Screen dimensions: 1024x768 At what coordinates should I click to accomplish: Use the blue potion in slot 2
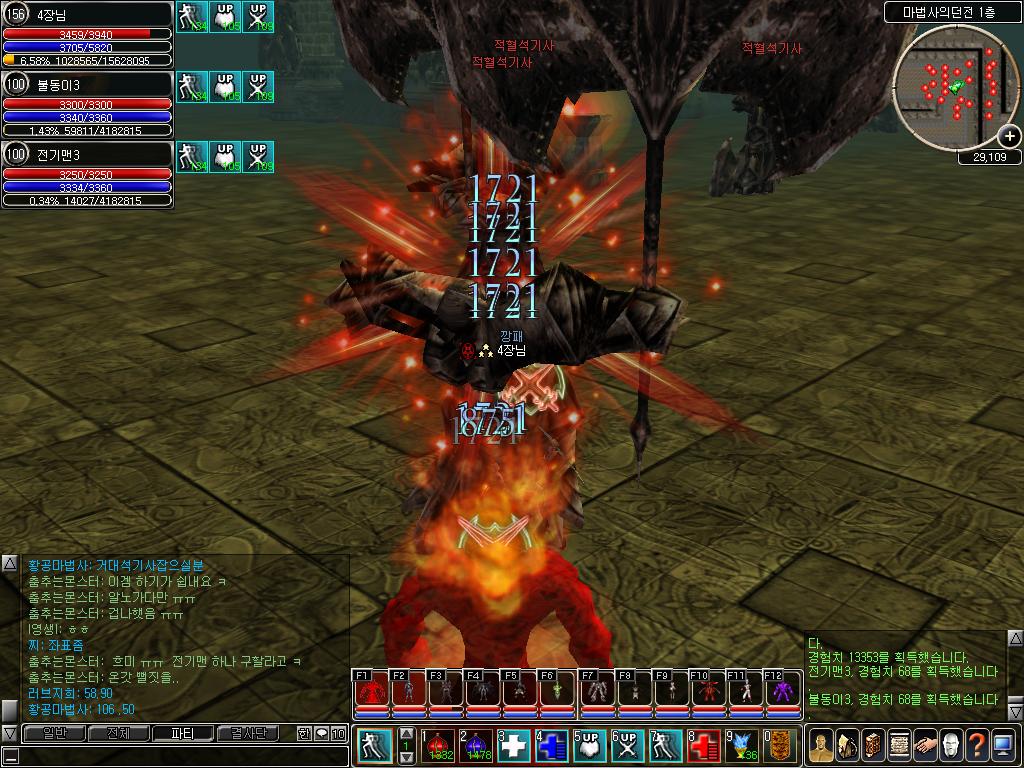coord(476,746)
